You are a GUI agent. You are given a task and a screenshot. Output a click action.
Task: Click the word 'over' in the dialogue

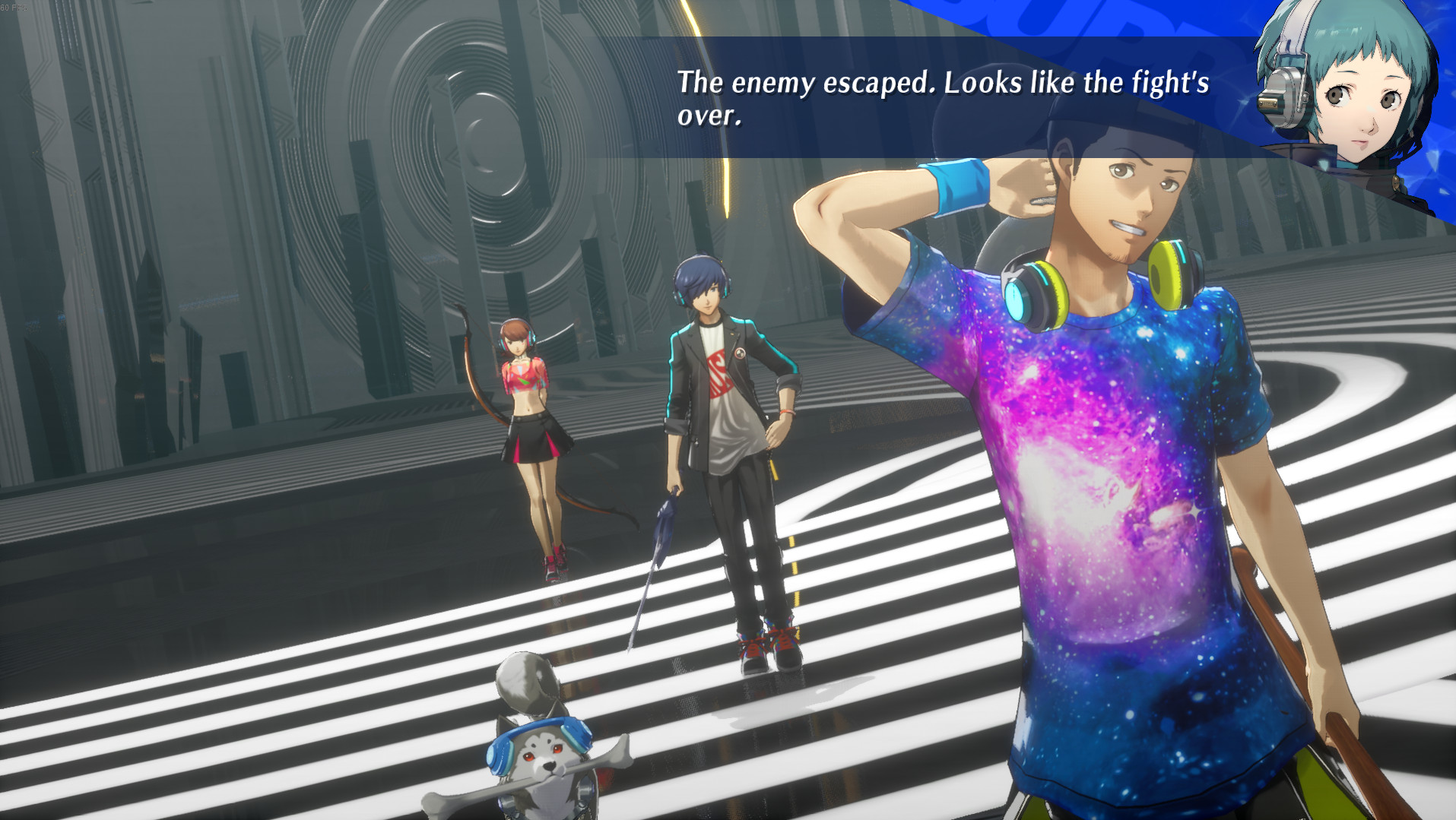(x=707, y=116)
